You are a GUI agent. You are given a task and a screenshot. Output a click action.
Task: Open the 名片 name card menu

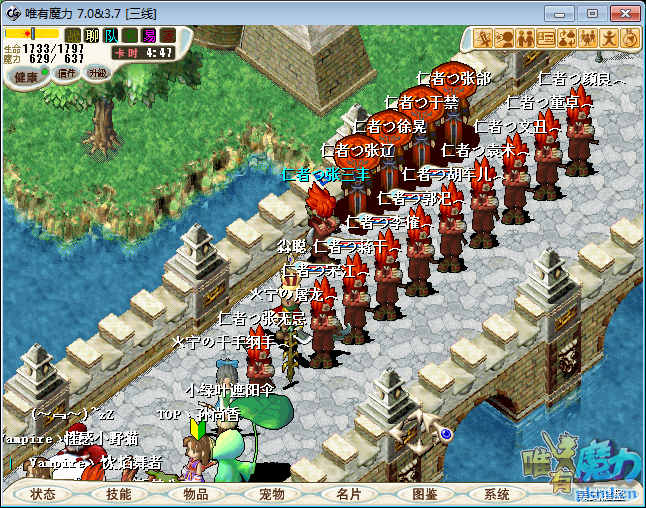point(348,494)
